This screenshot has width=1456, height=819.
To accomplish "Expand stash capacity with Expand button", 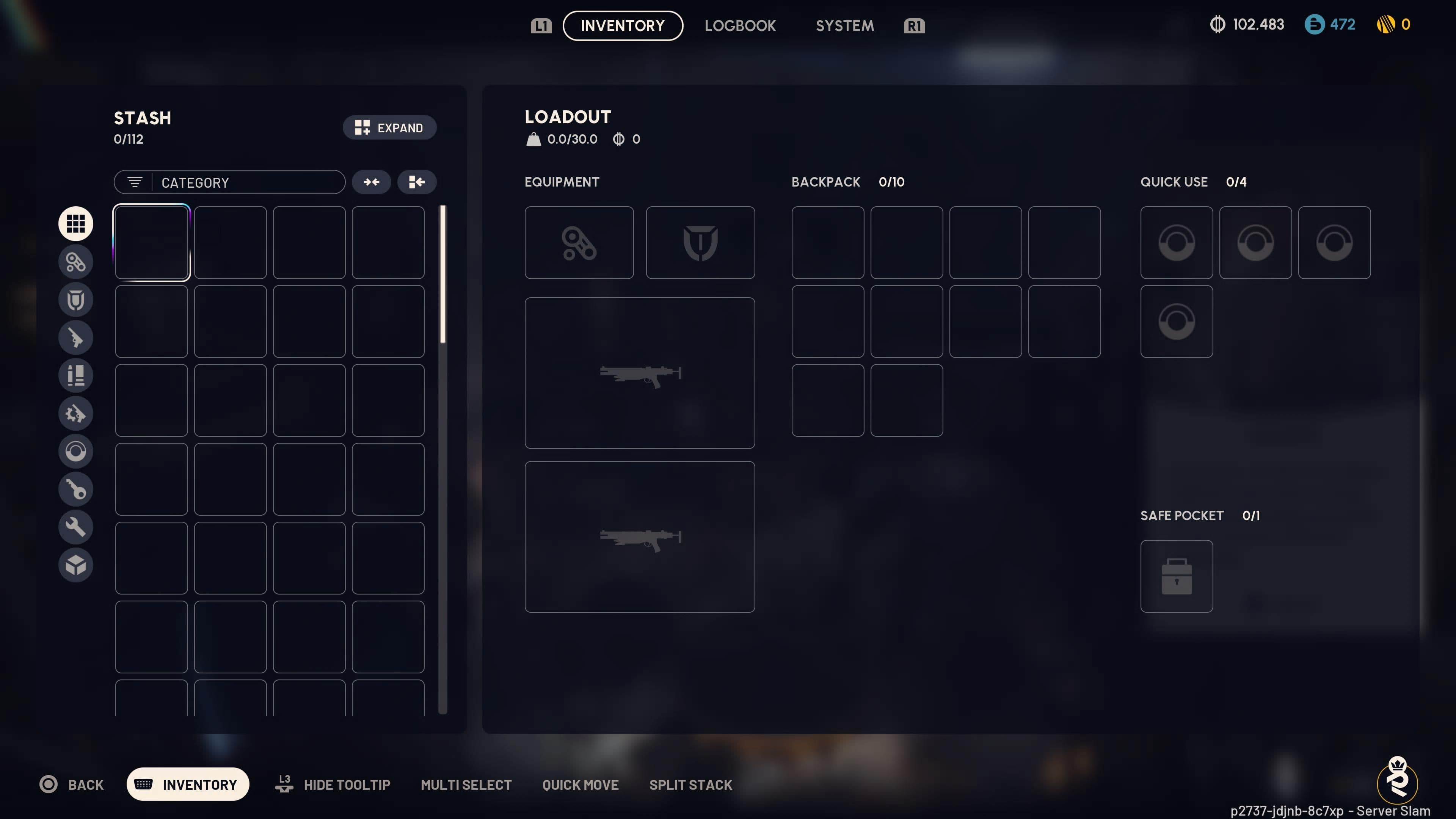I will tap(389, 128).
